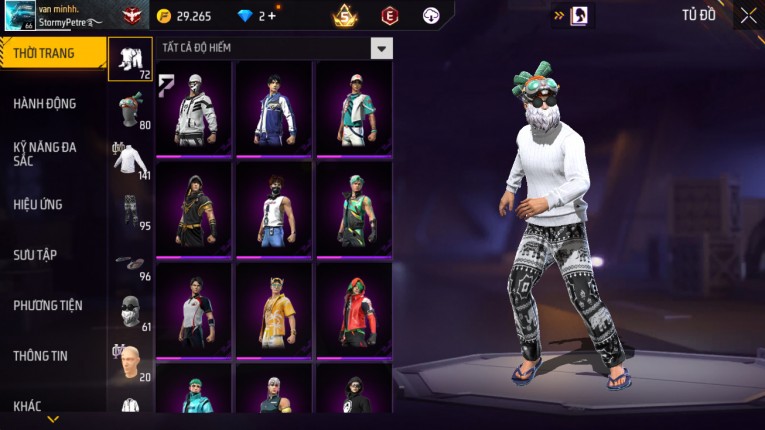Show the mask subcategory with count 61
765x430 pixels.
point(130,312)
